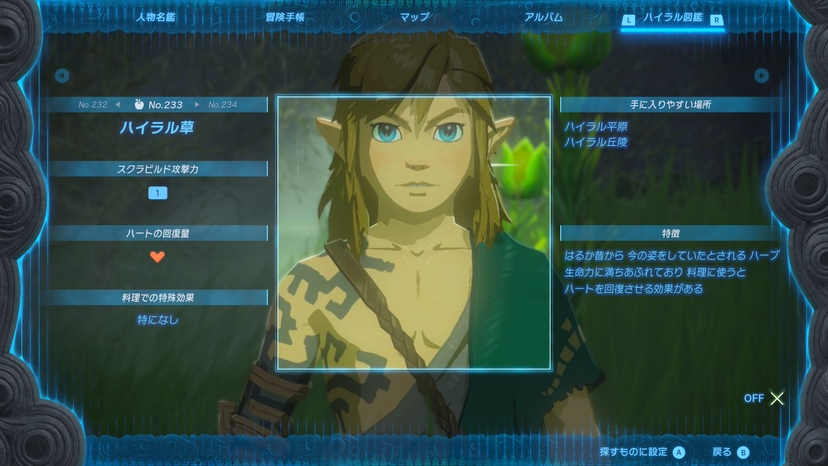The height and width of the screenshot is (466, 828).
Task: Toggle the OFF display switch
Action: (765, 398)
